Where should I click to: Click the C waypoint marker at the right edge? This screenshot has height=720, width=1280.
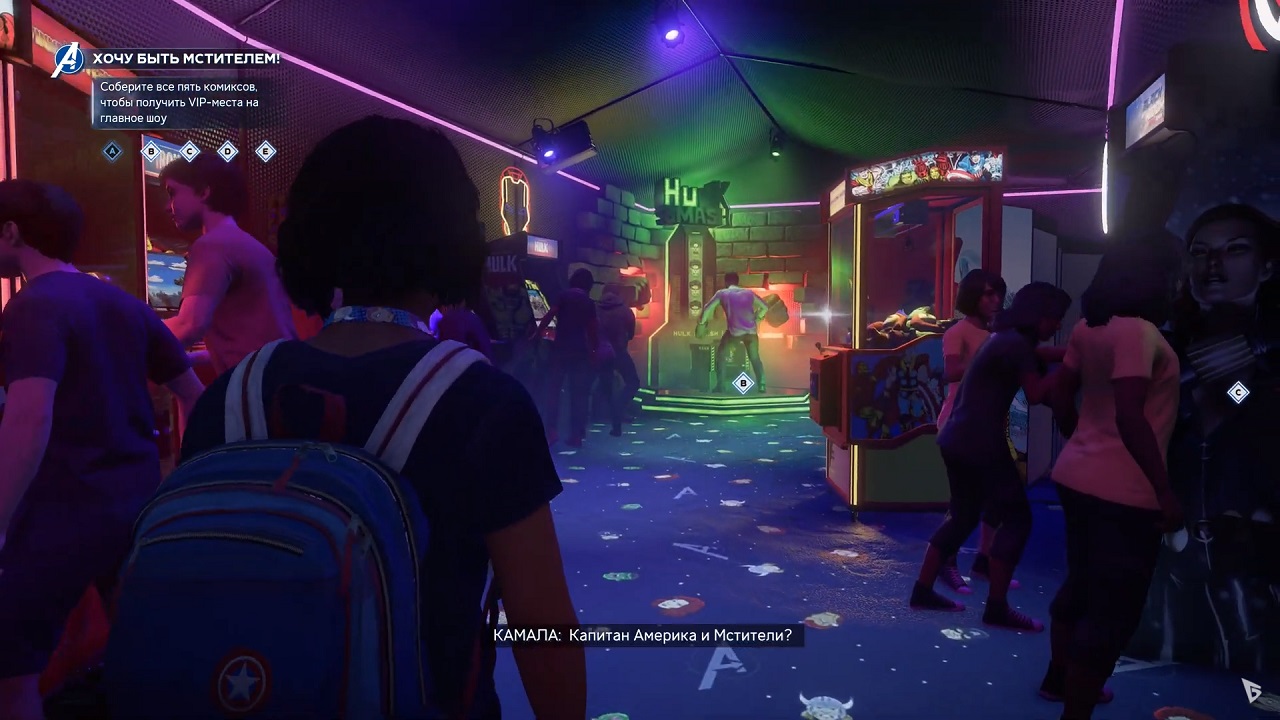[1238, 392]
